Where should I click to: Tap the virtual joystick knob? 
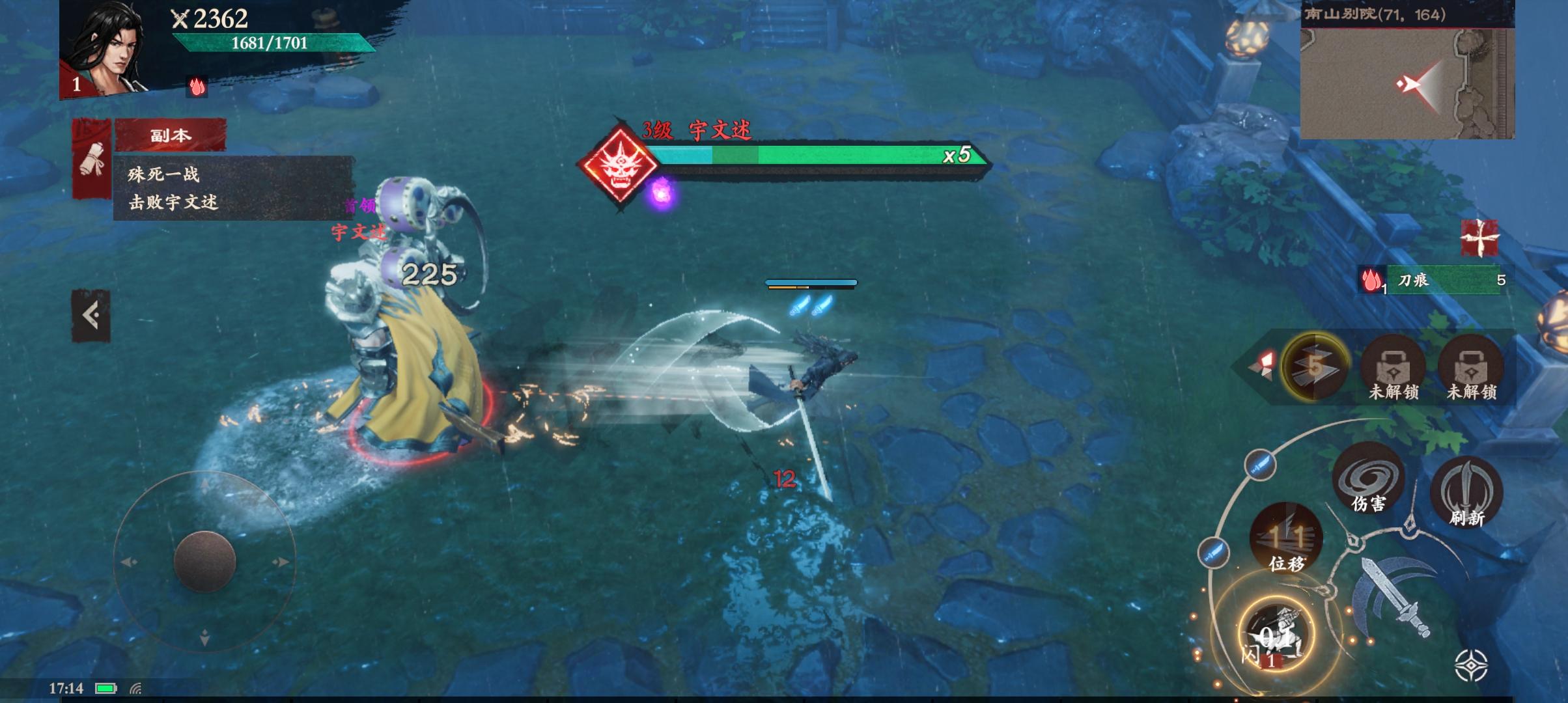[204, 561]
